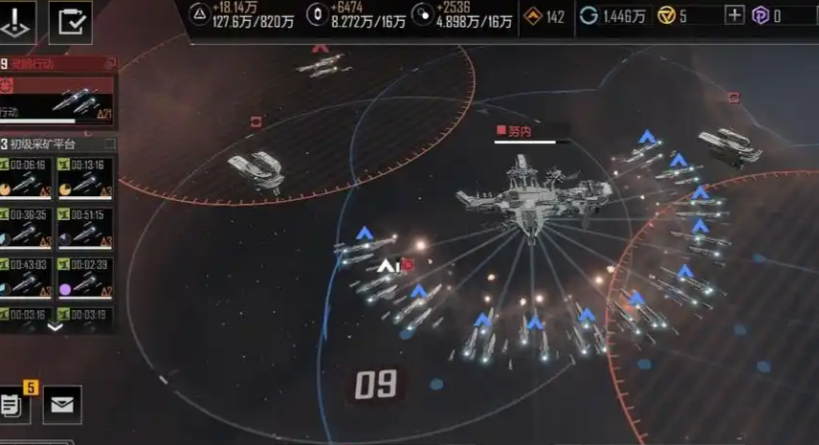This screenshot has height=445, width=819.
Task: Toggle the 初级采矿平台 group header box
Action: 110,145
